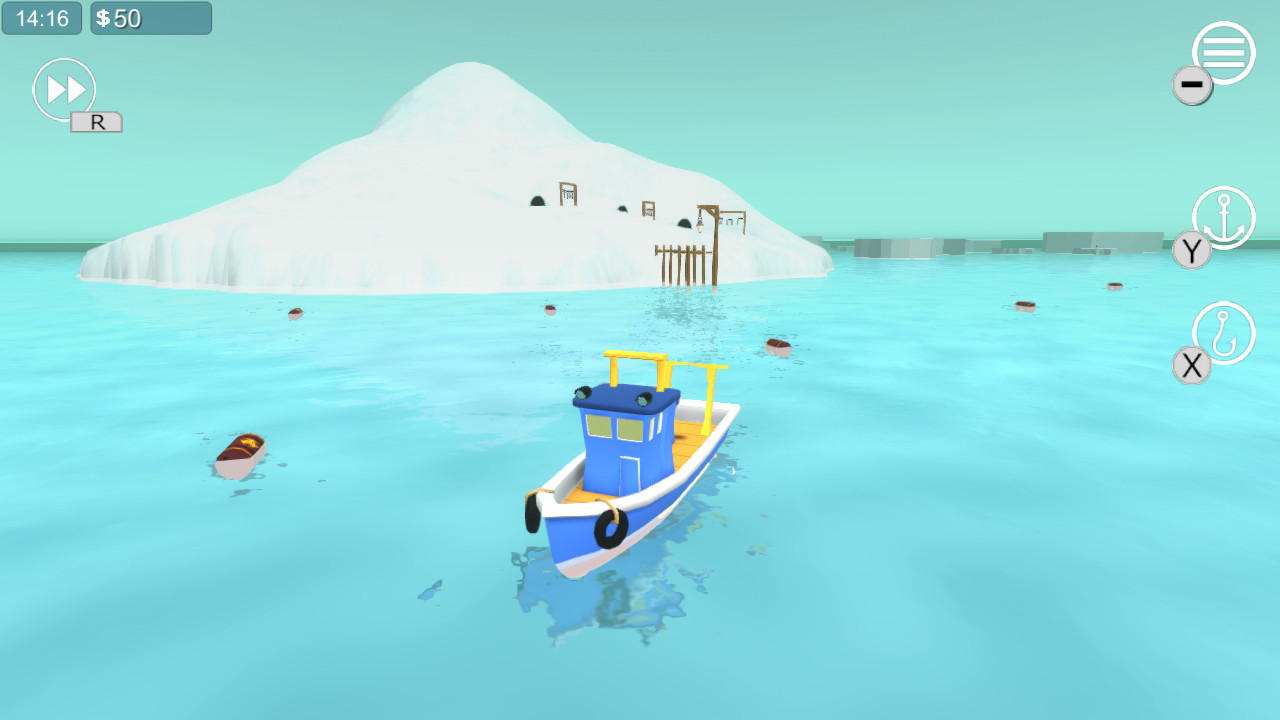This screenshot has width=1280, height=720.
Task: Click the clock display showing 14:16
Action: pos(41,17)
